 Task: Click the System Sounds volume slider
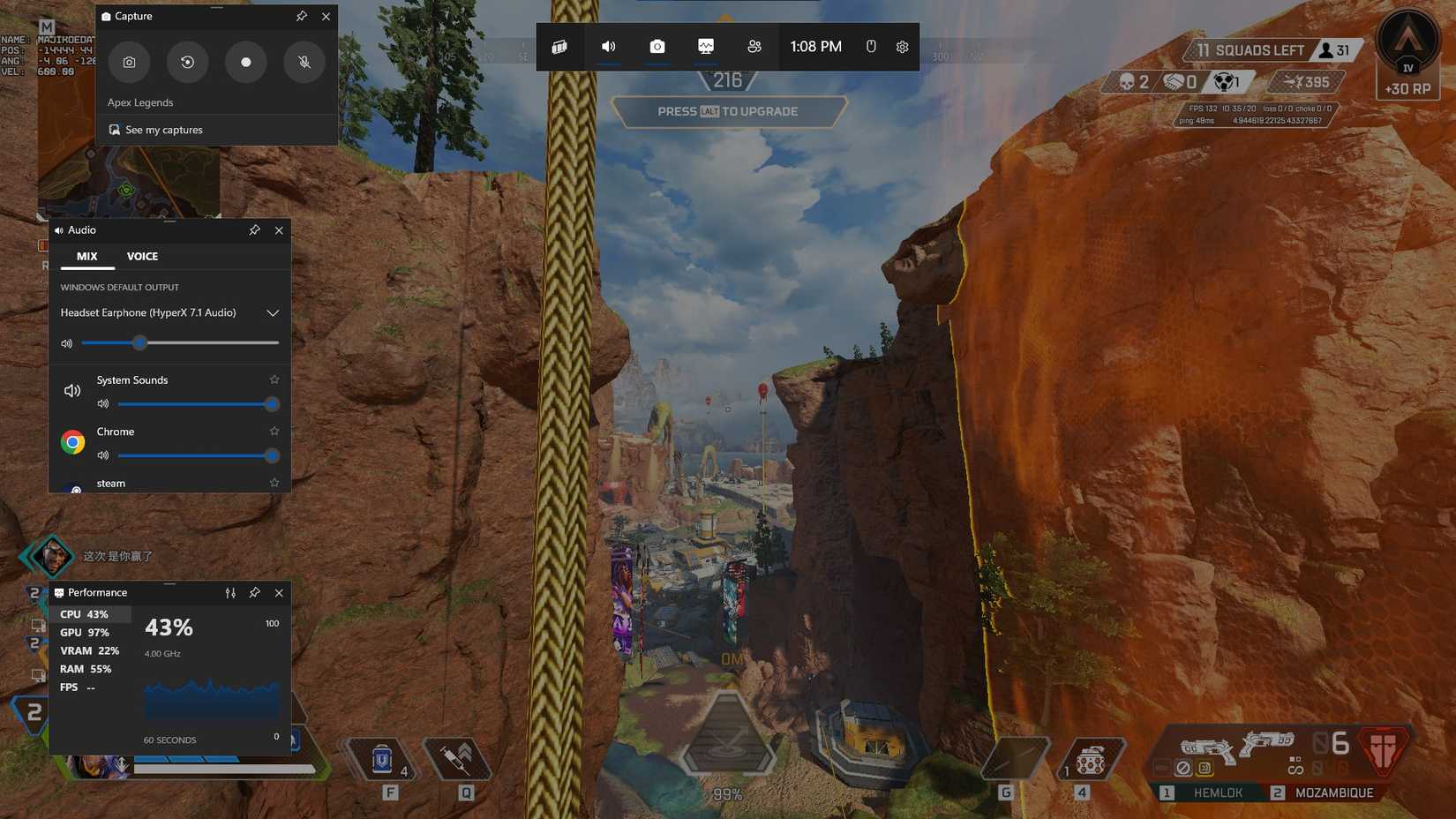pyautogui.click(x=199, y=403)
